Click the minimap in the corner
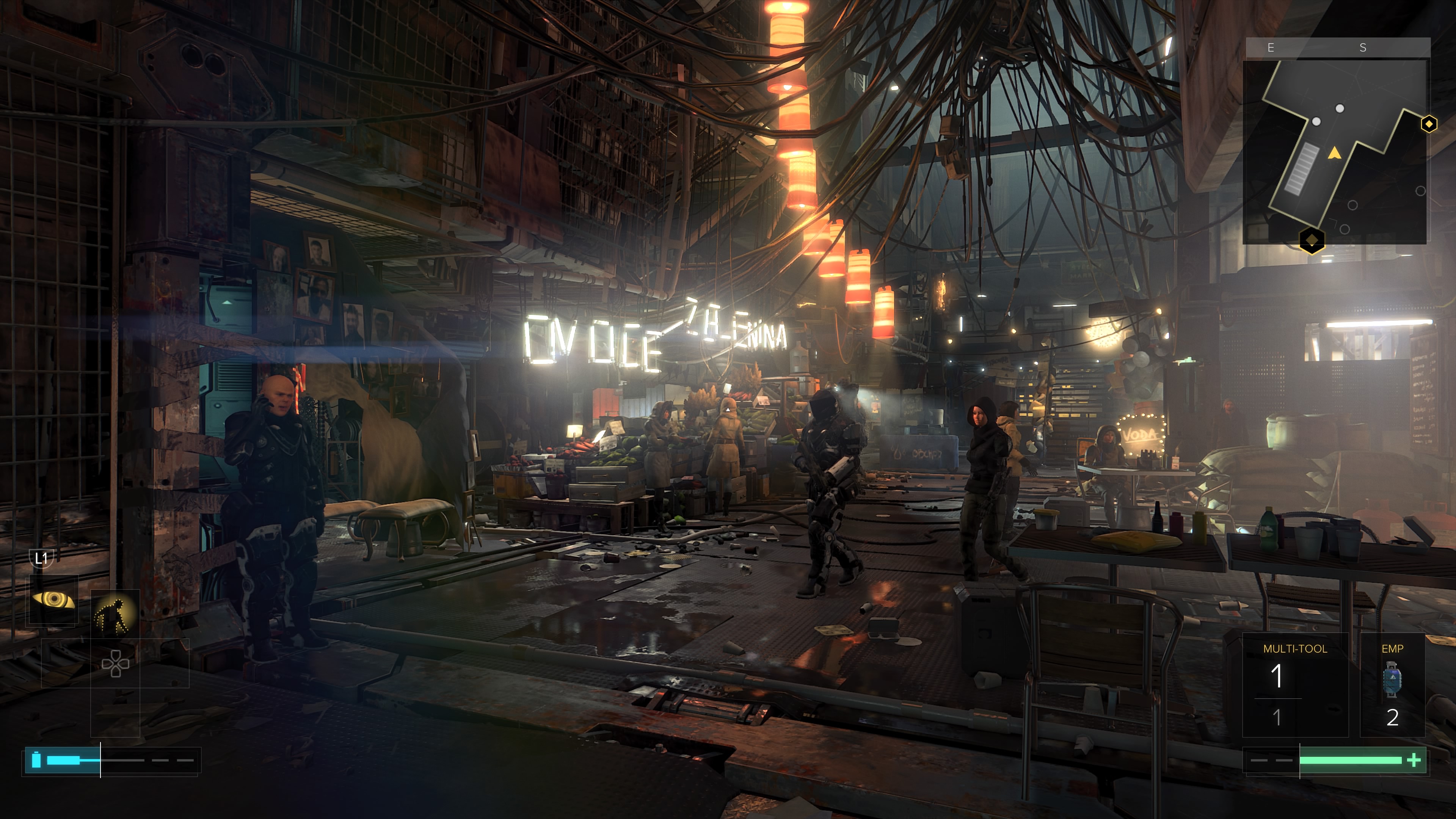 pos(1335,152)
